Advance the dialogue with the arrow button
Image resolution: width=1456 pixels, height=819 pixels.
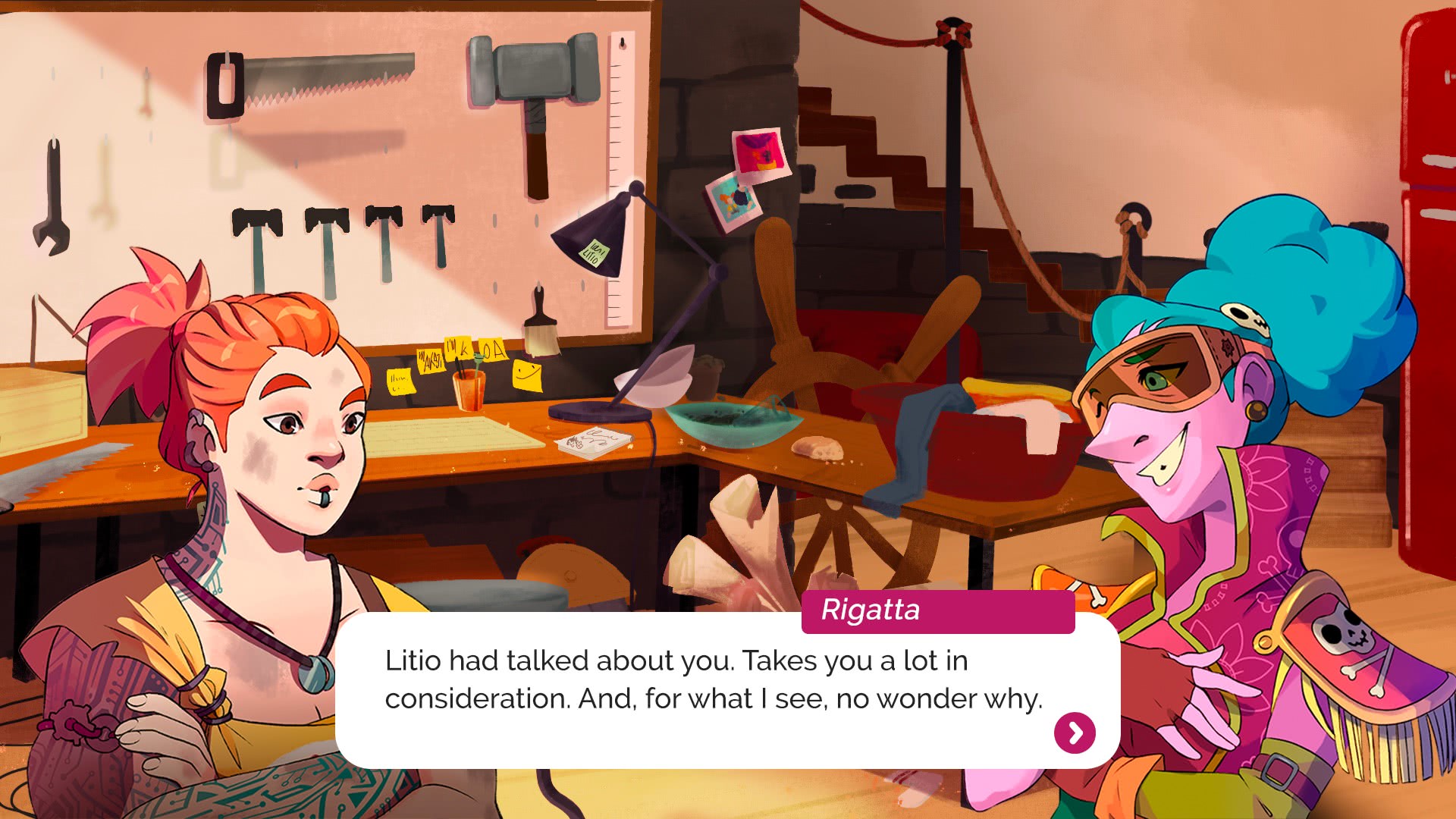(x=1074, y=734)
